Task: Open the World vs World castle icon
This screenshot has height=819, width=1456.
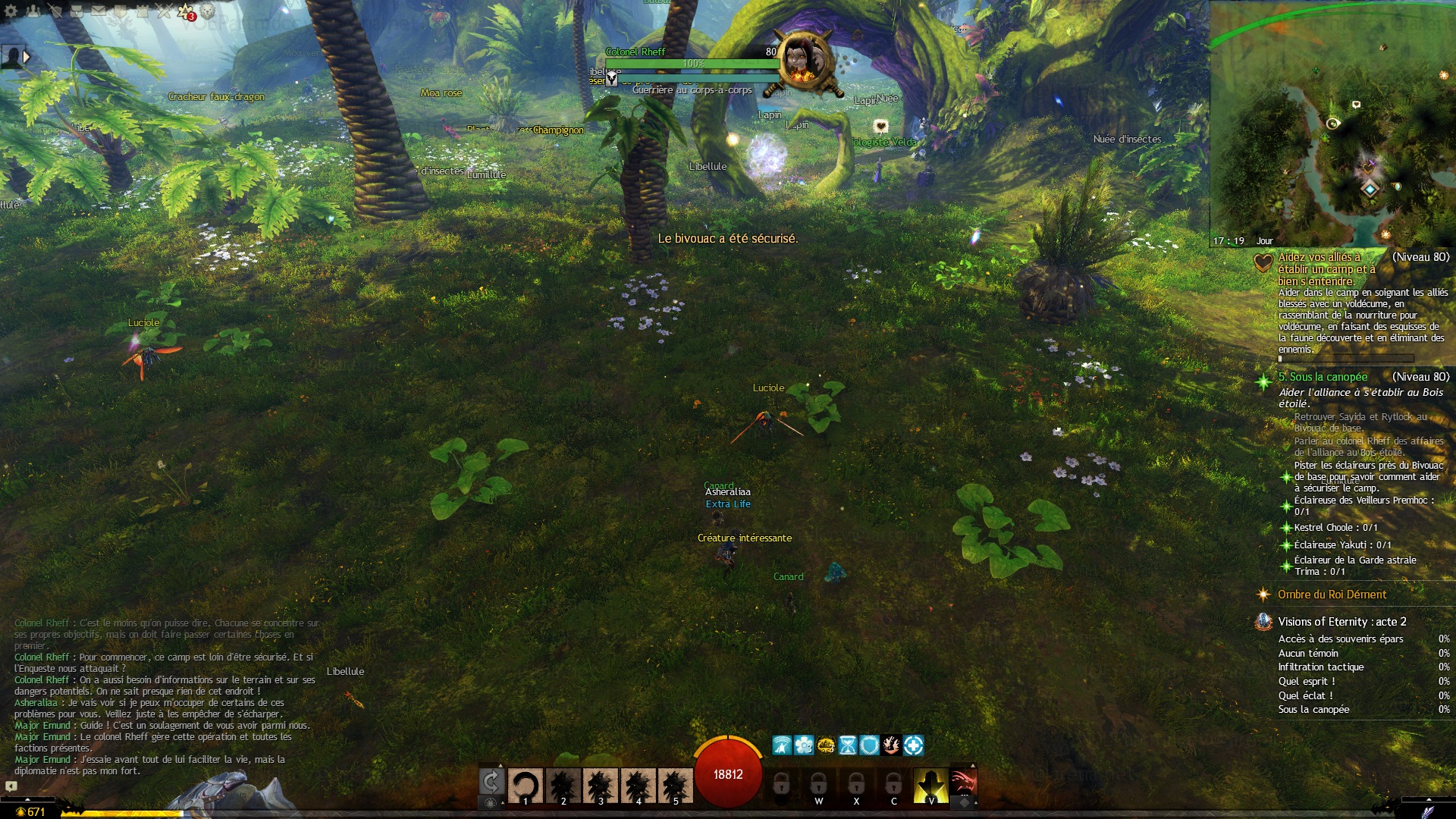Action: (143, 11)
